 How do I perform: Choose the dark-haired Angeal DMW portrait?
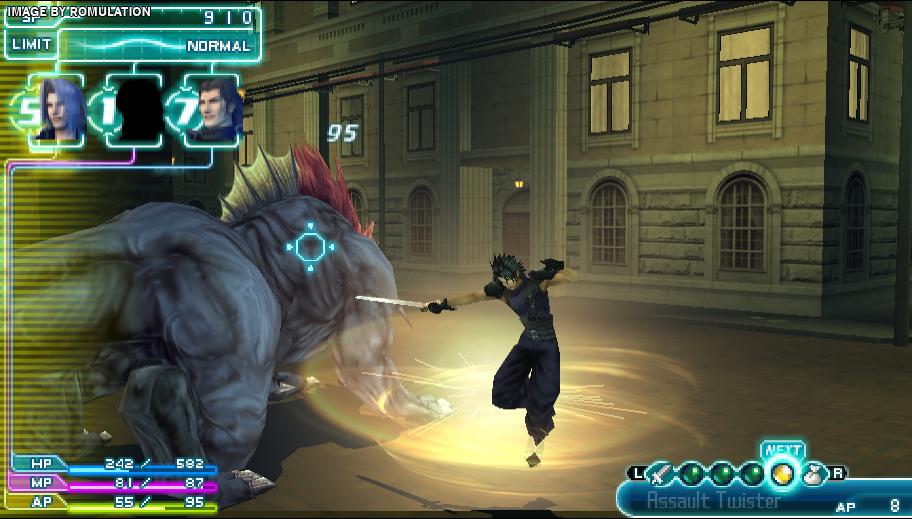(215, 110)
